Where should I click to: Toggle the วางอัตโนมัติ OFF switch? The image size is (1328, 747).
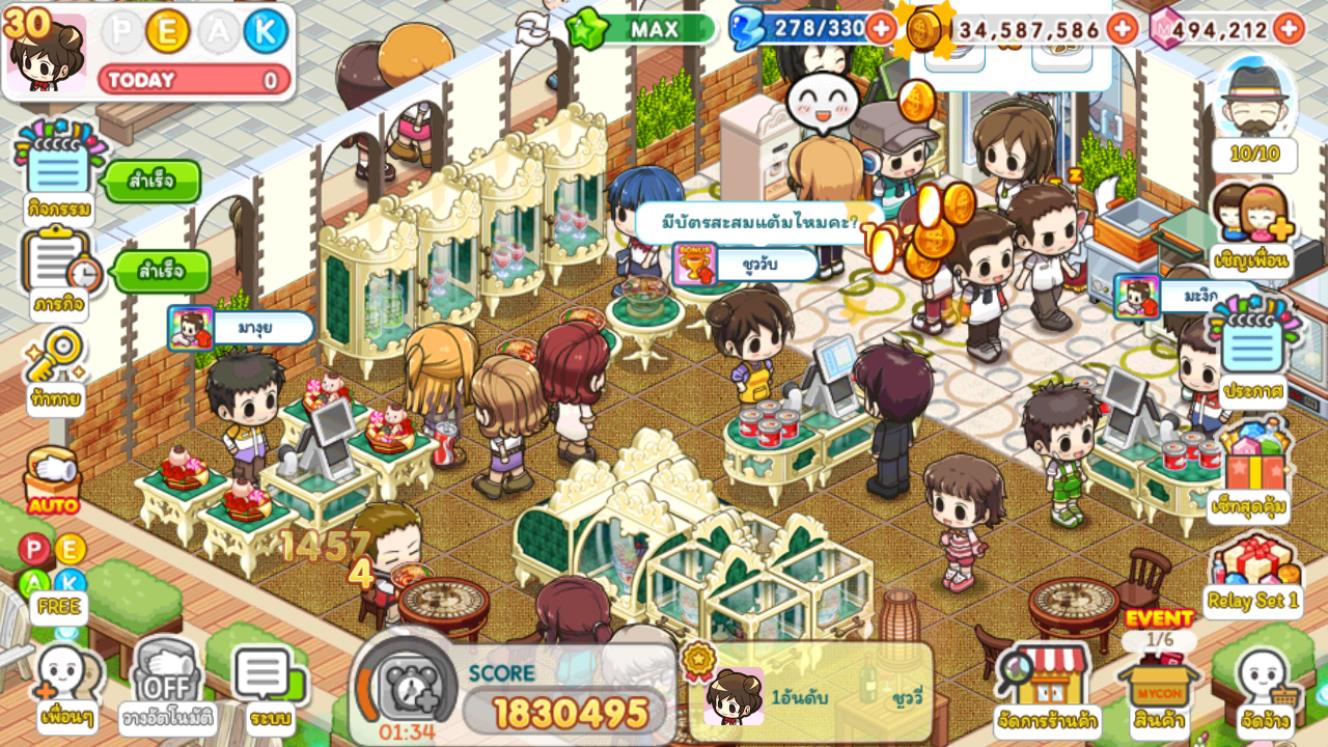click(166, 686)
